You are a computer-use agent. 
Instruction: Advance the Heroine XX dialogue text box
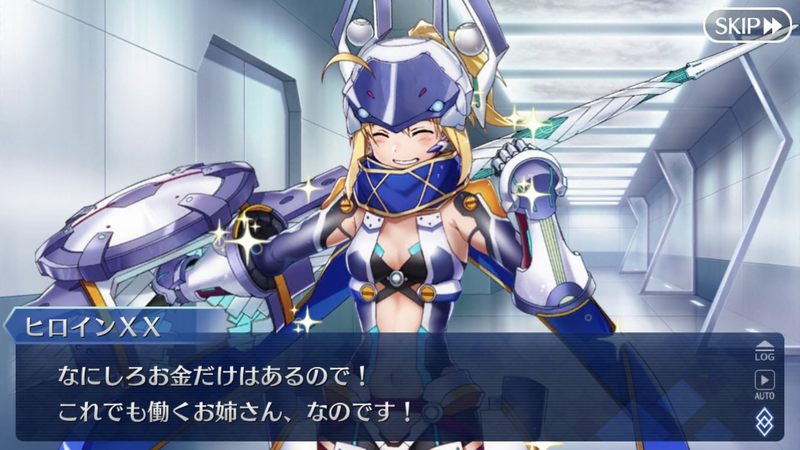point(380,390)
